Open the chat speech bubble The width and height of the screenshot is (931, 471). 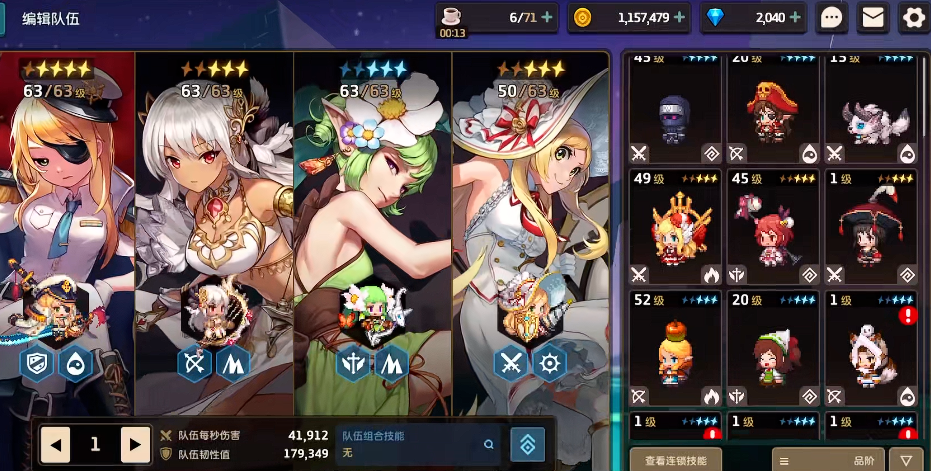coord(832,17)
